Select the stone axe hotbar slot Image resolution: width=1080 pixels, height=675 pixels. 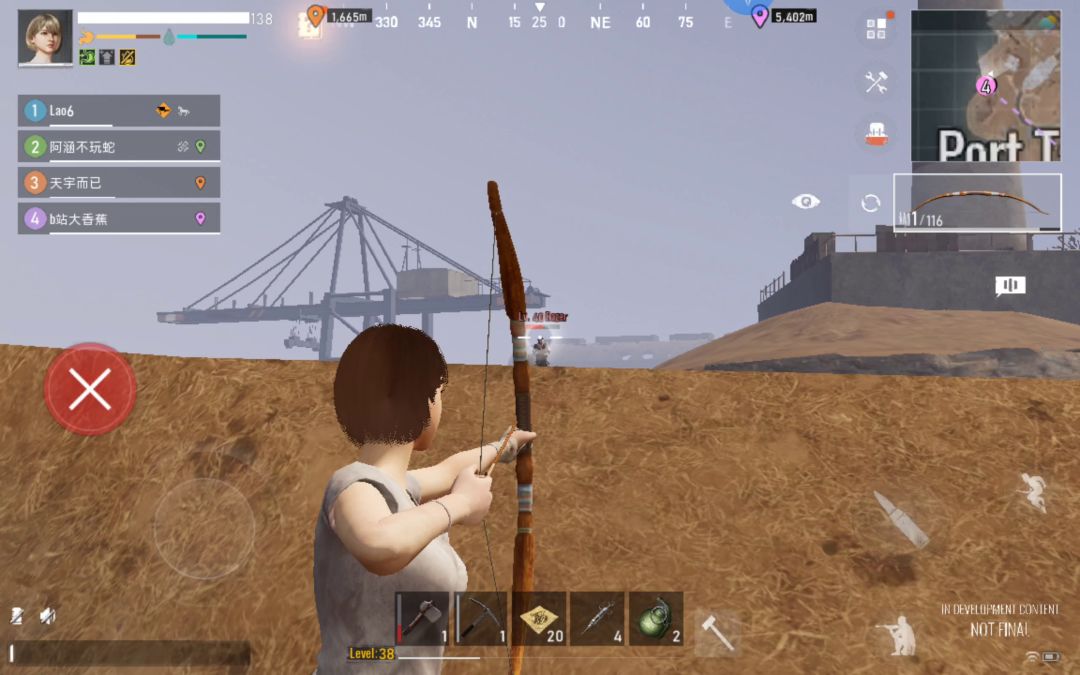point(422,618)
